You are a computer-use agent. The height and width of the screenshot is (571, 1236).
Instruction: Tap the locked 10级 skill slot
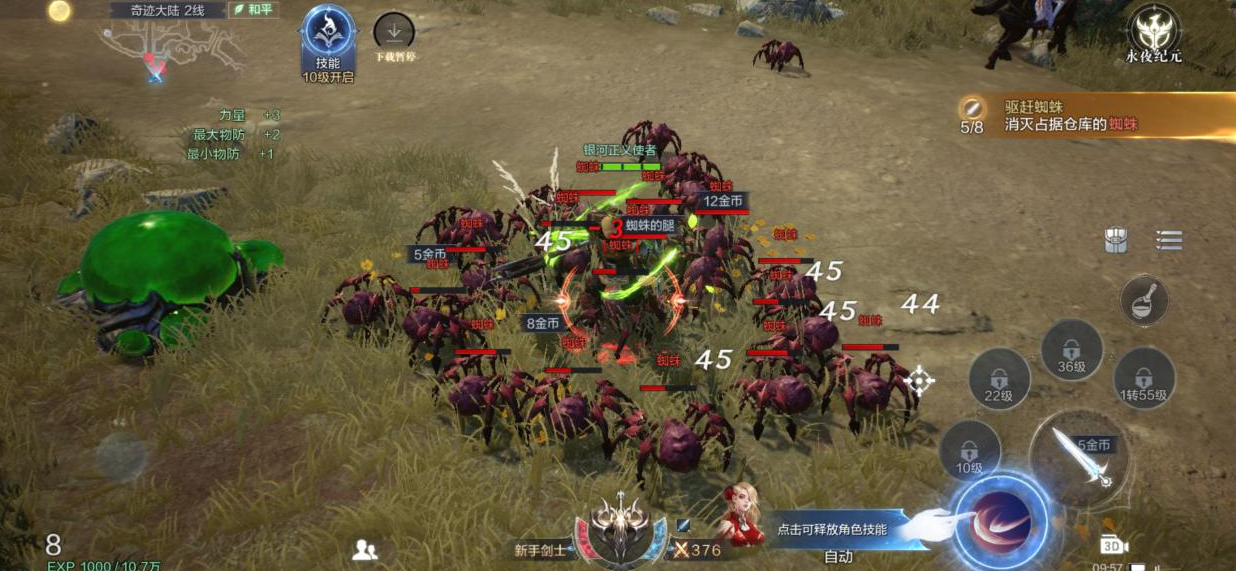click(969, 451)
